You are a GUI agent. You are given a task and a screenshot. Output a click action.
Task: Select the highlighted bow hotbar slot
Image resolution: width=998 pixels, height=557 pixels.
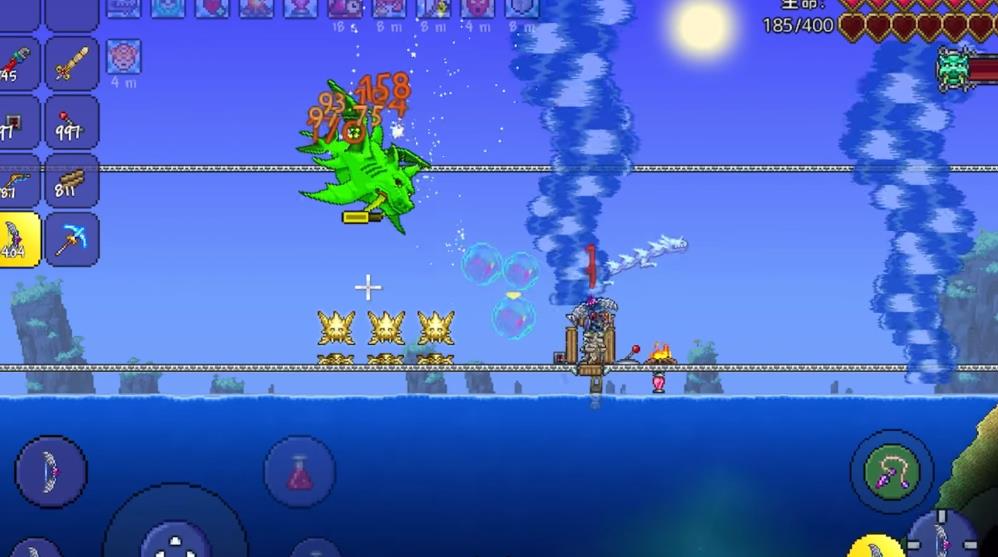(19, 239)
